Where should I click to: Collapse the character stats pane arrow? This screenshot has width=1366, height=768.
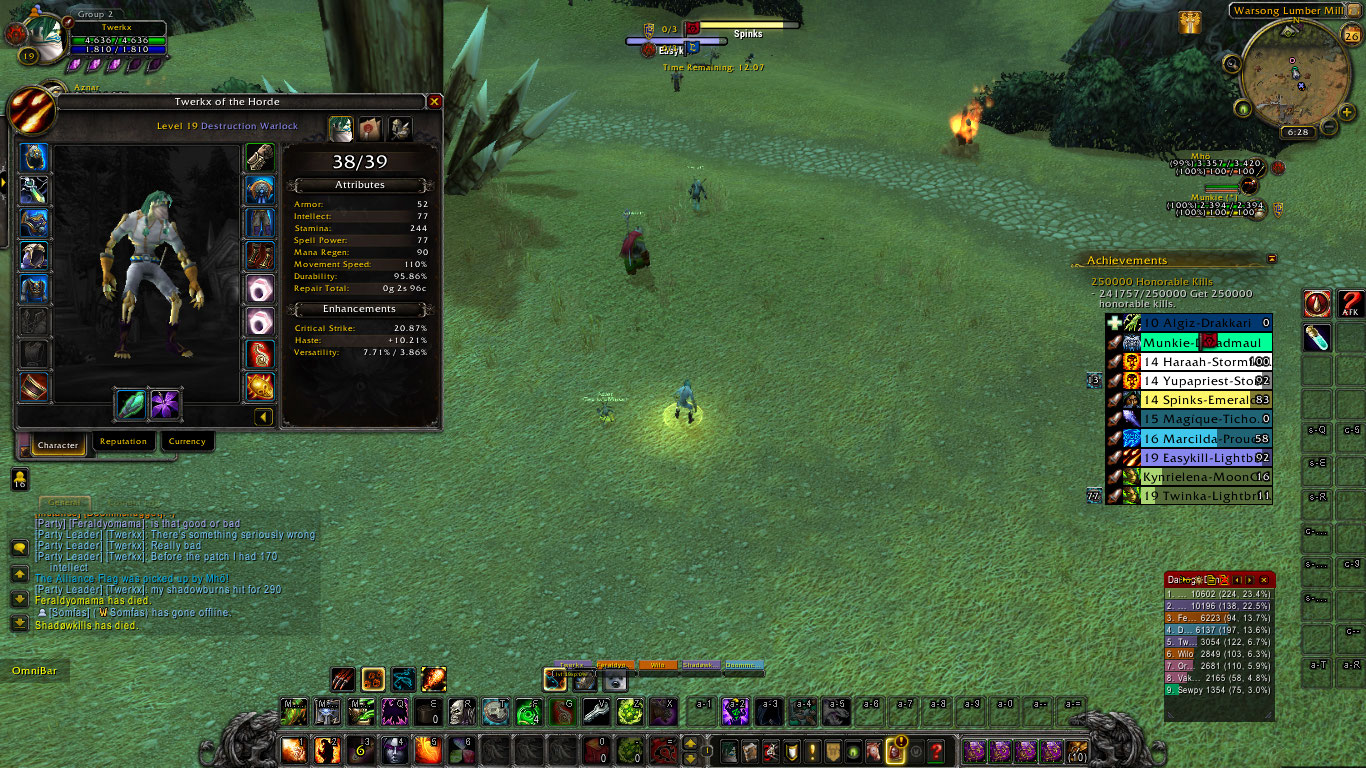(x=263, y=416)
